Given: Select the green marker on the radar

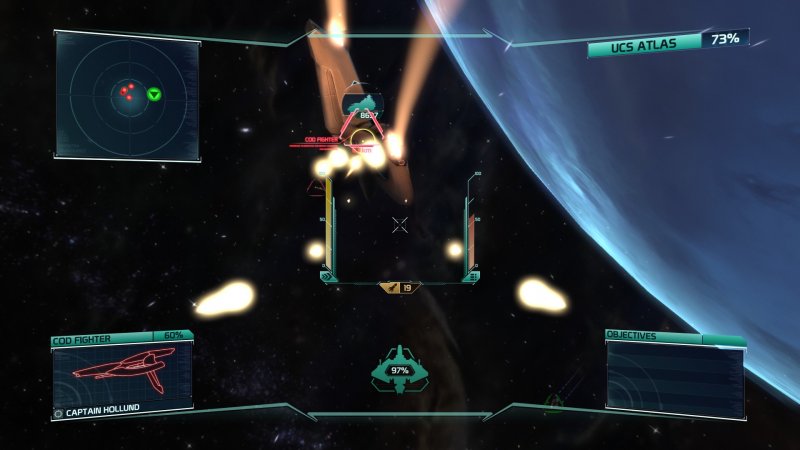Looking at the screenshot, I should coord(154,94).
